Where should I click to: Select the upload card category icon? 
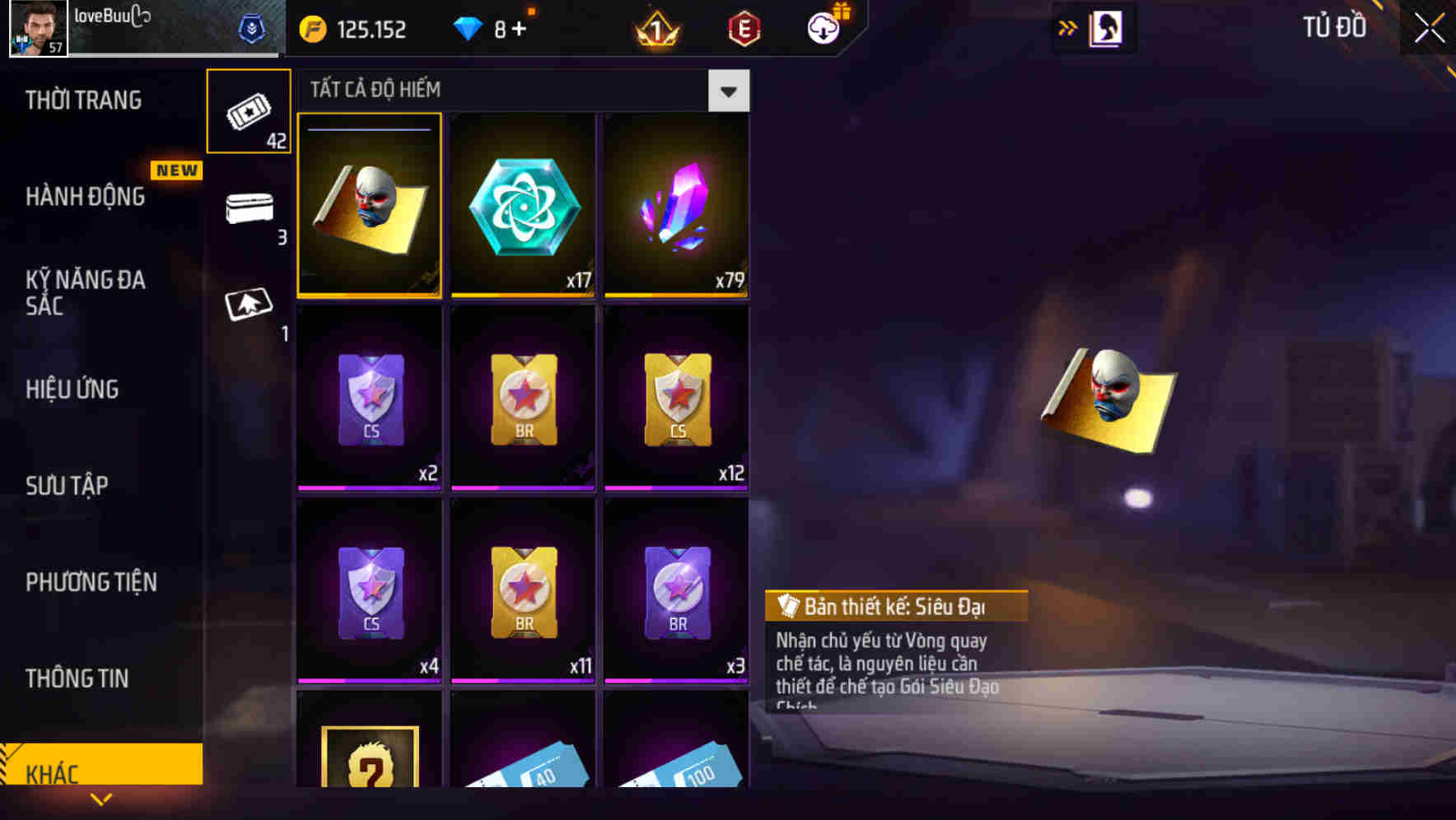click(249, 303)
